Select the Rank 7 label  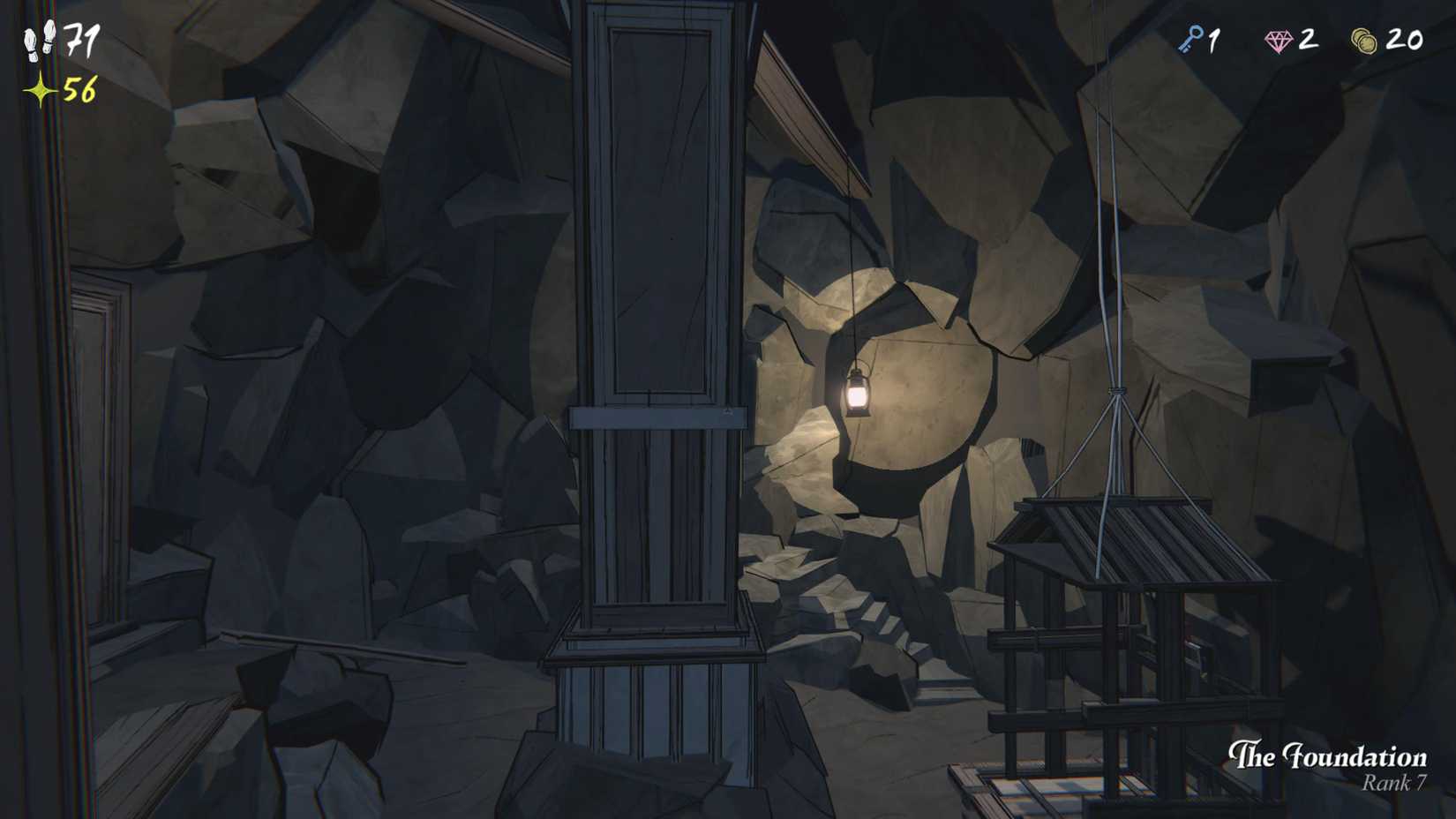(1396, 784)
